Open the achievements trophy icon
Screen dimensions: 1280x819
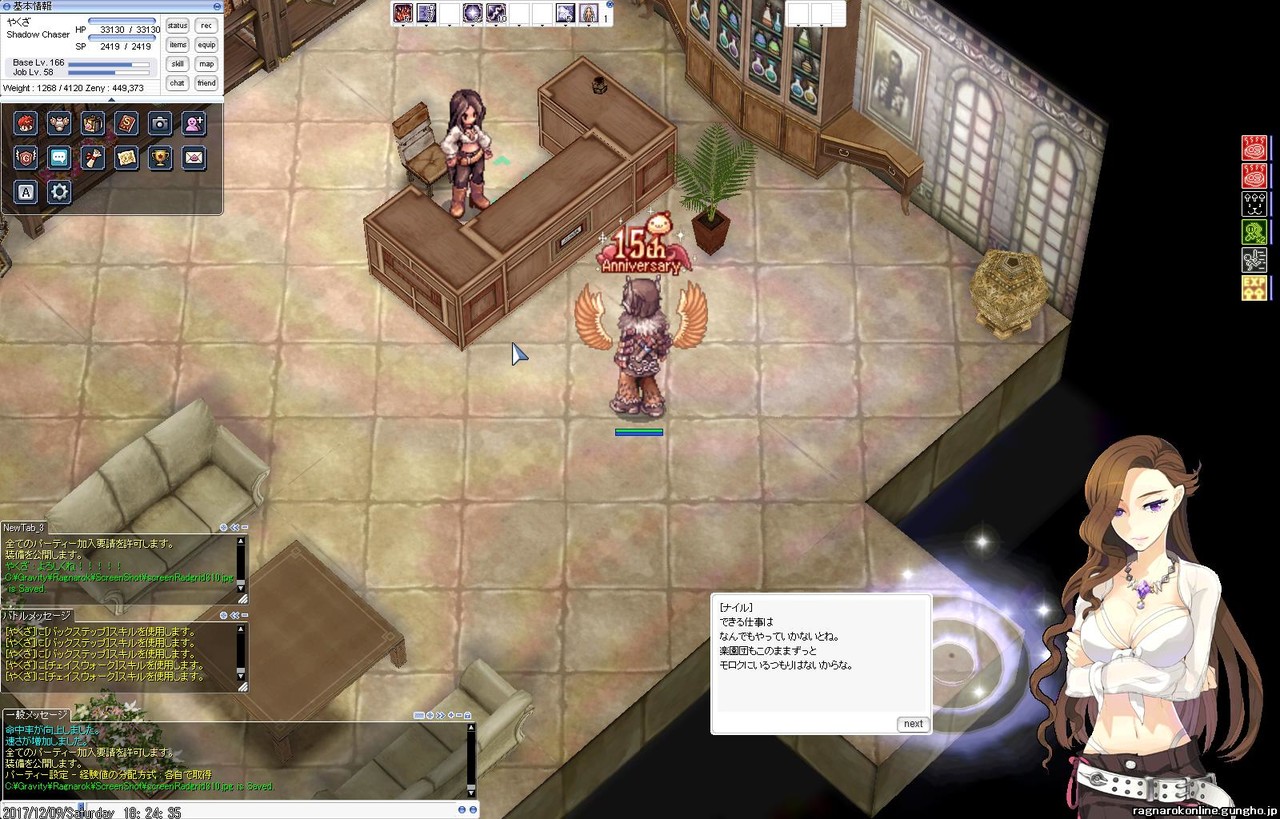pos(160,157)
